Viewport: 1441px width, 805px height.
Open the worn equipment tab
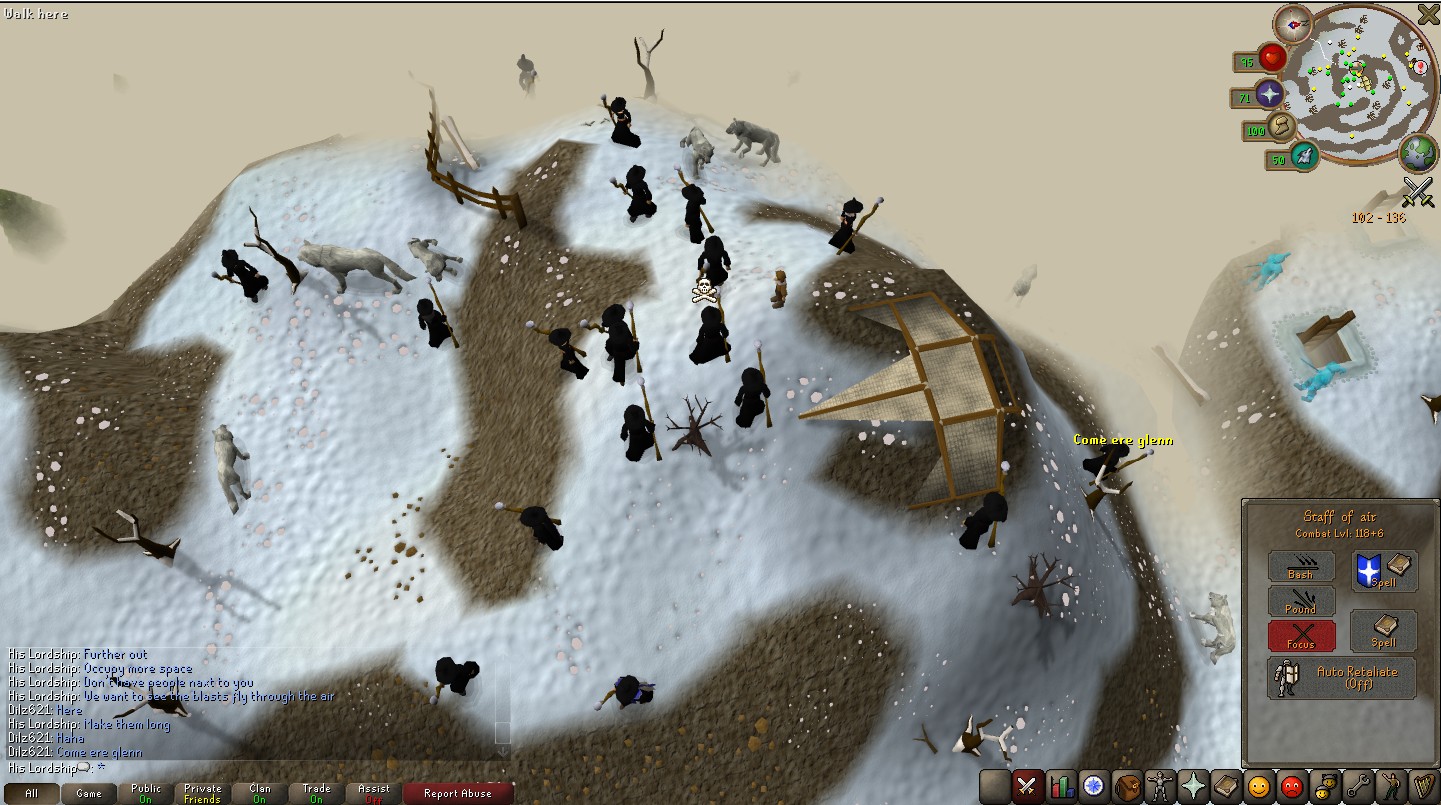click(1160, 787)
